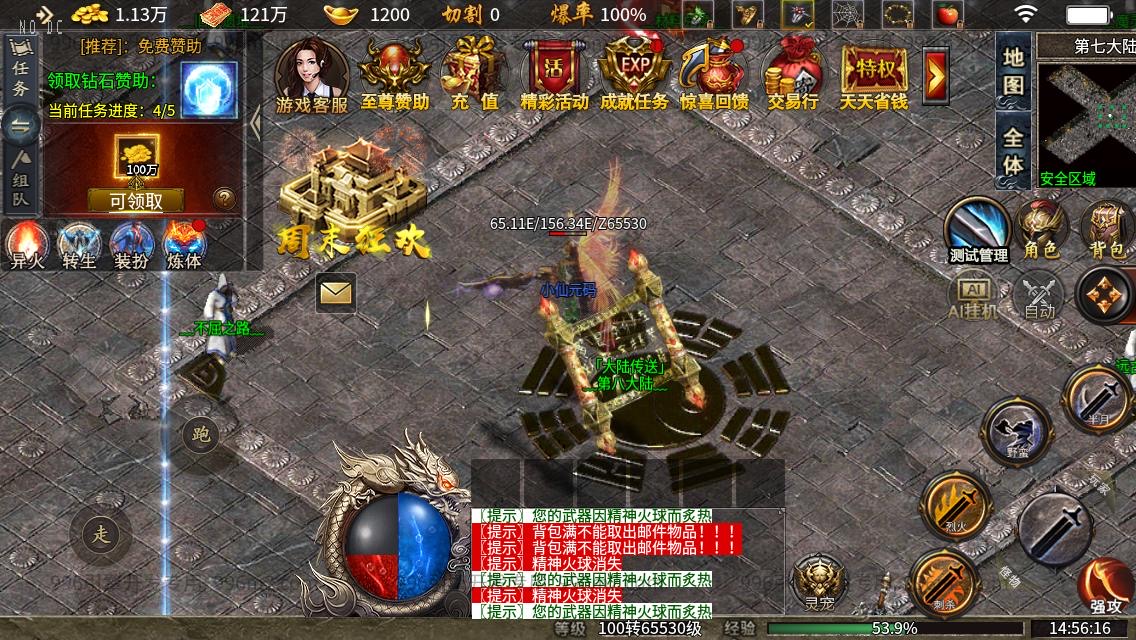Open the 地图 map button
The width and height of the screenshot is (1136, 640).
coord(1013,70)
